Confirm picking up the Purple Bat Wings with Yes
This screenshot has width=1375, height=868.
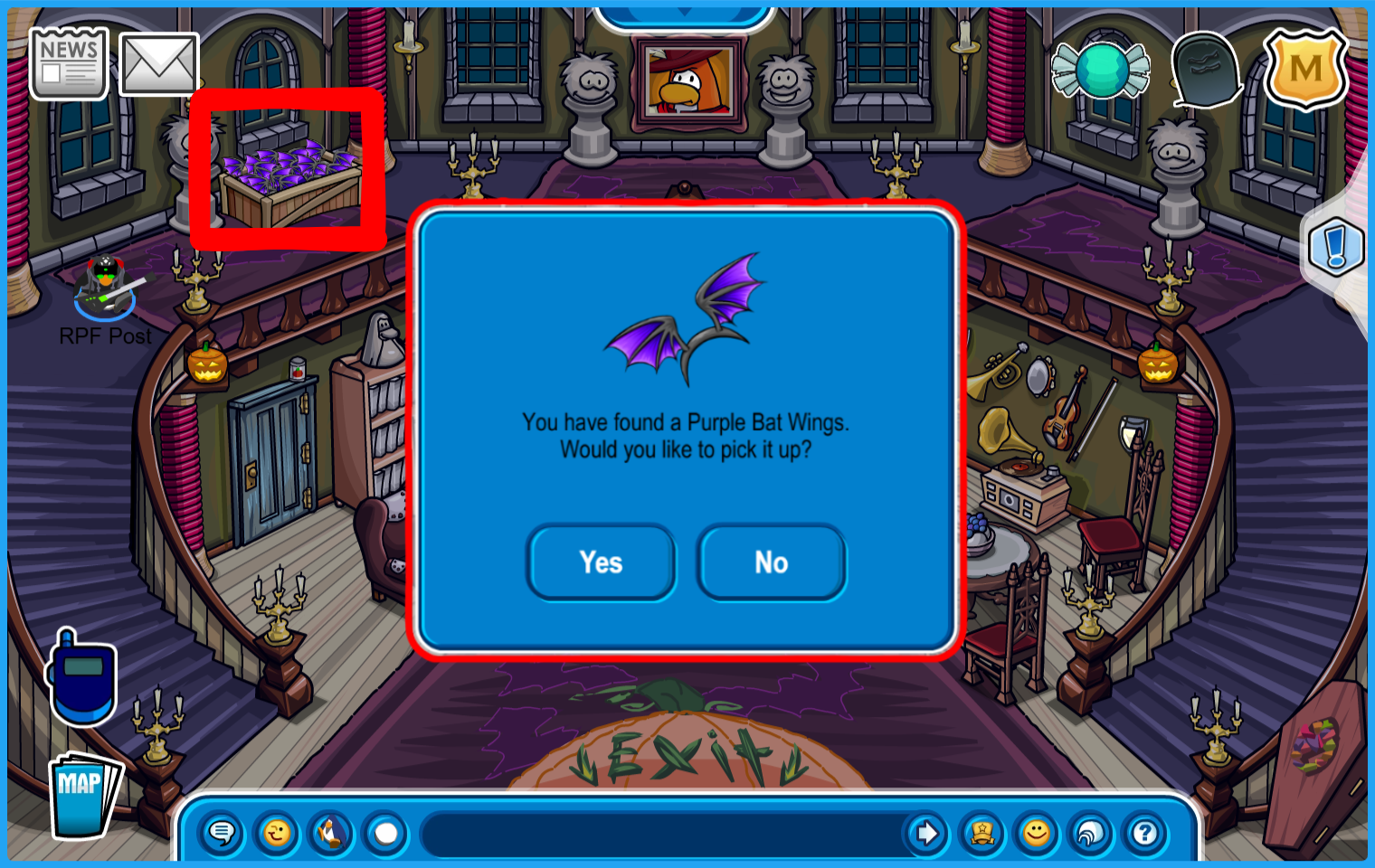point(601,562)
